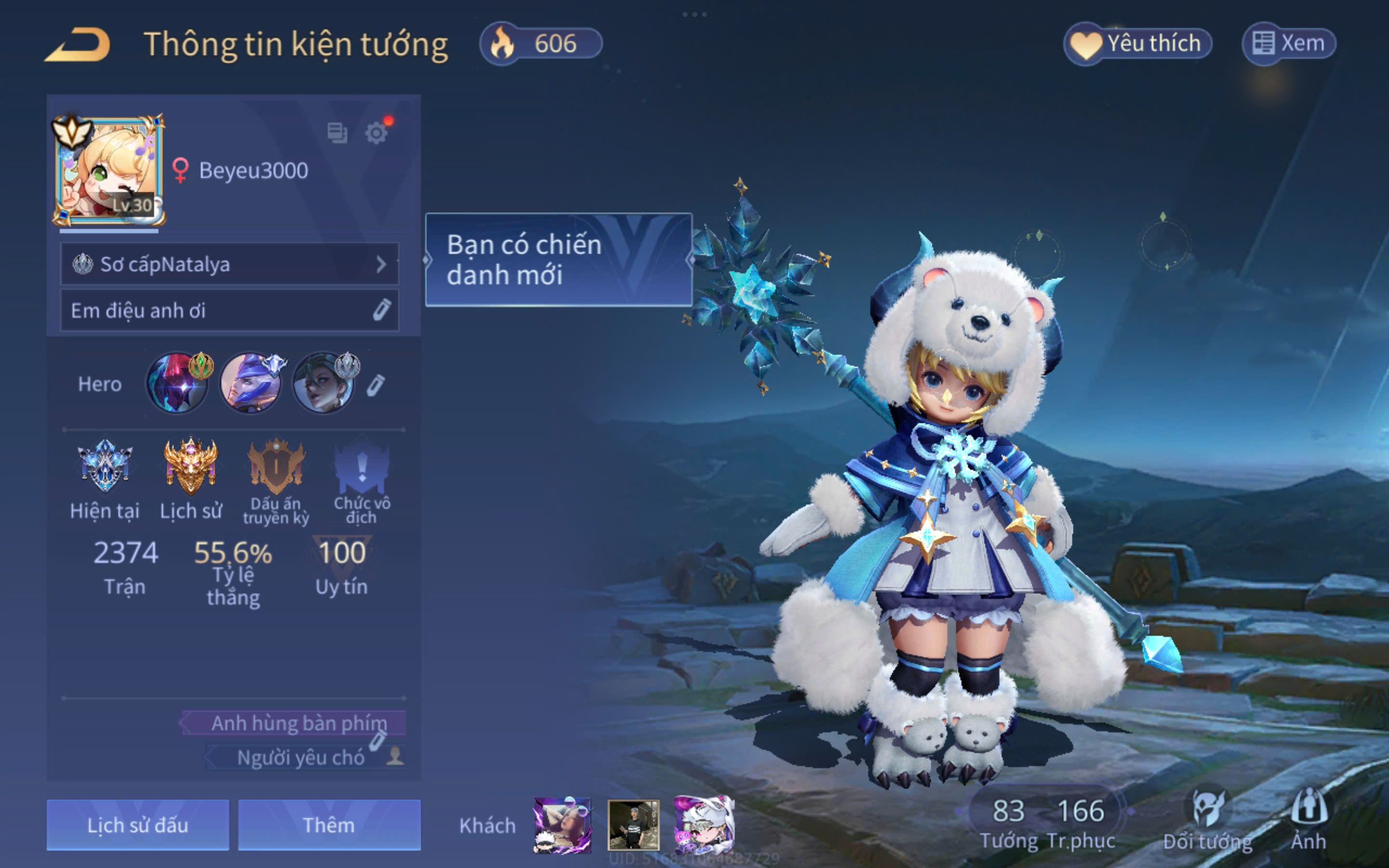Edit the signature Em điệu anh ơi
1389x868 pixels.
pos(381,310)
